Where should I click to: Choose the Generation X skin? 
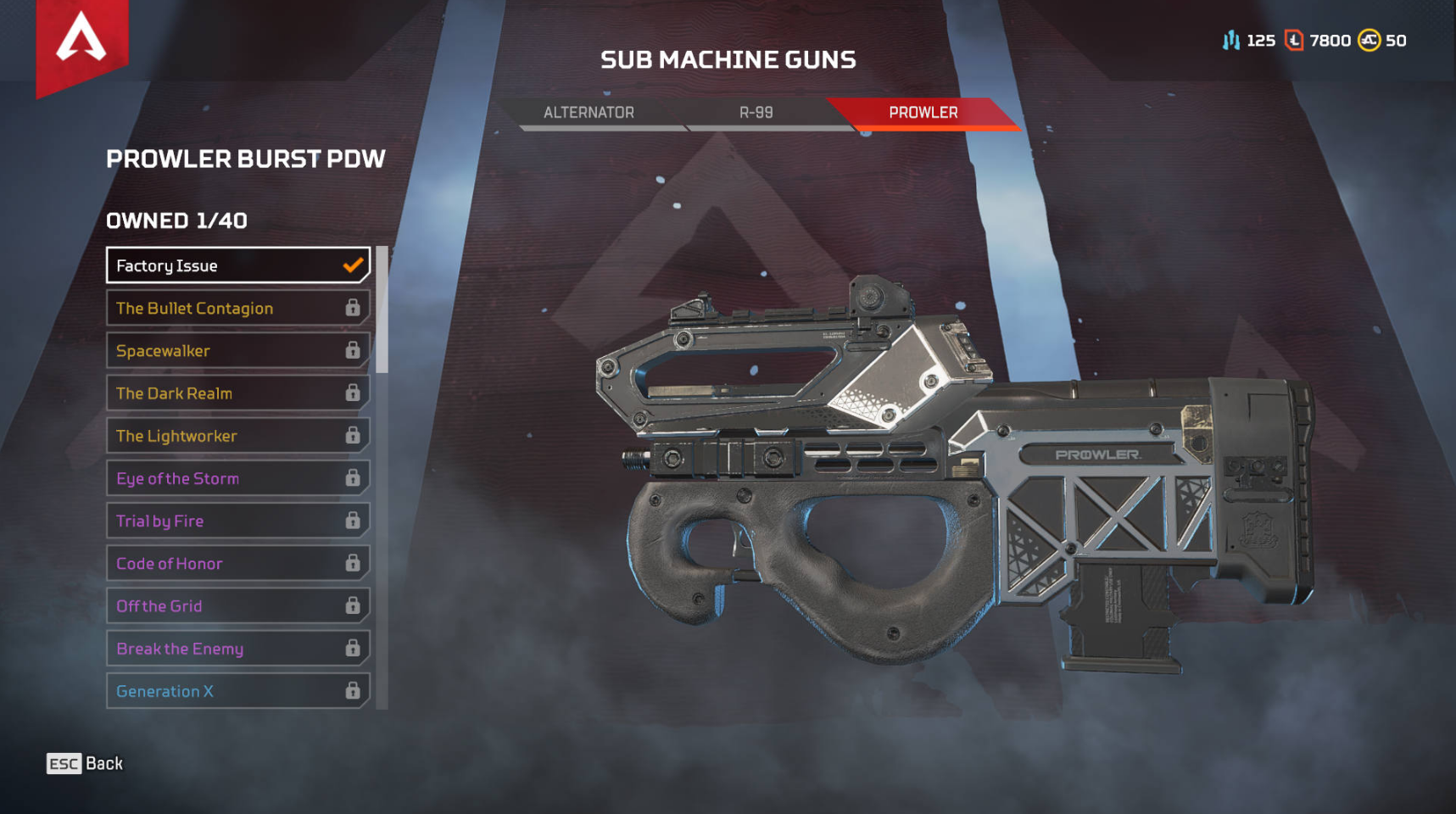[237, 691]
